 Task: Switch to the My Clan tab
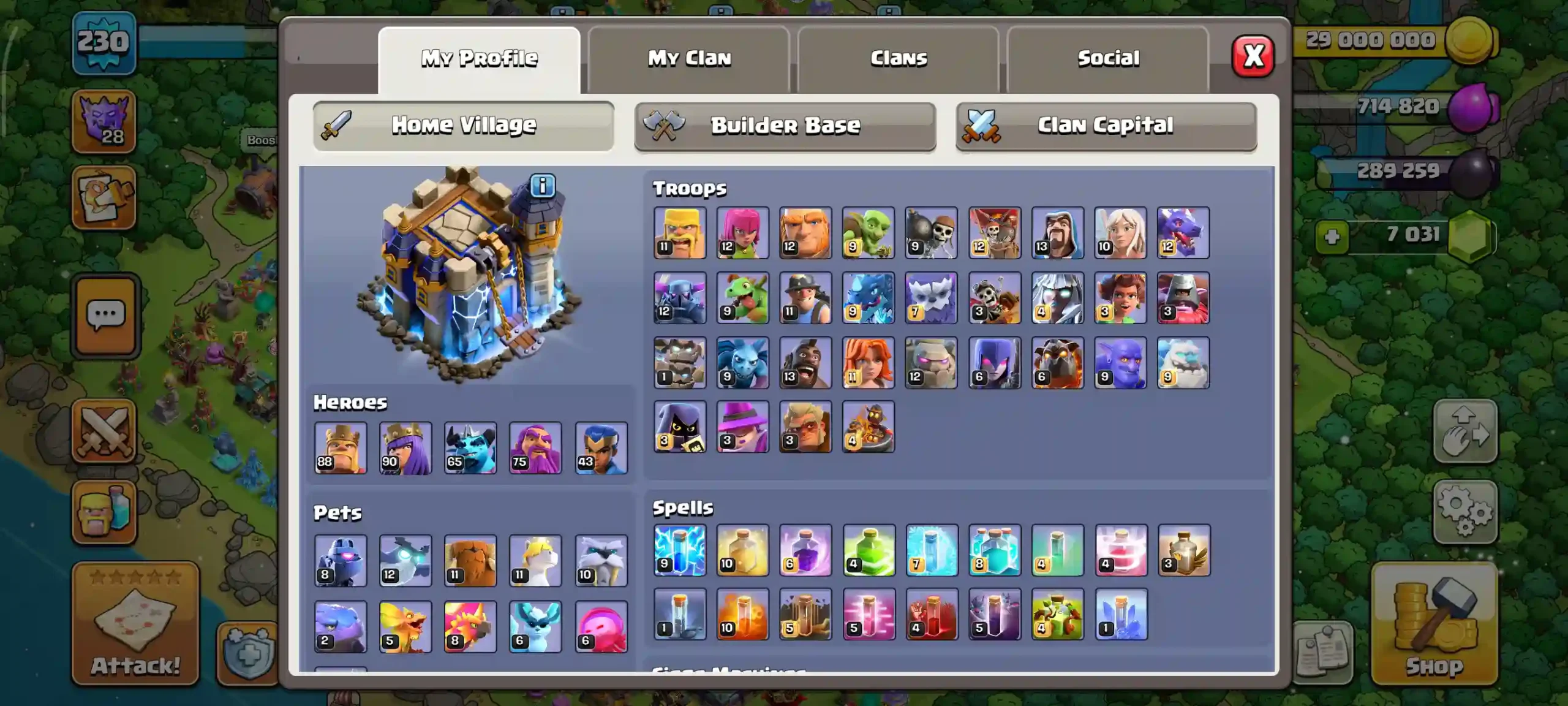pyautogui.click(x=689, y=58)
